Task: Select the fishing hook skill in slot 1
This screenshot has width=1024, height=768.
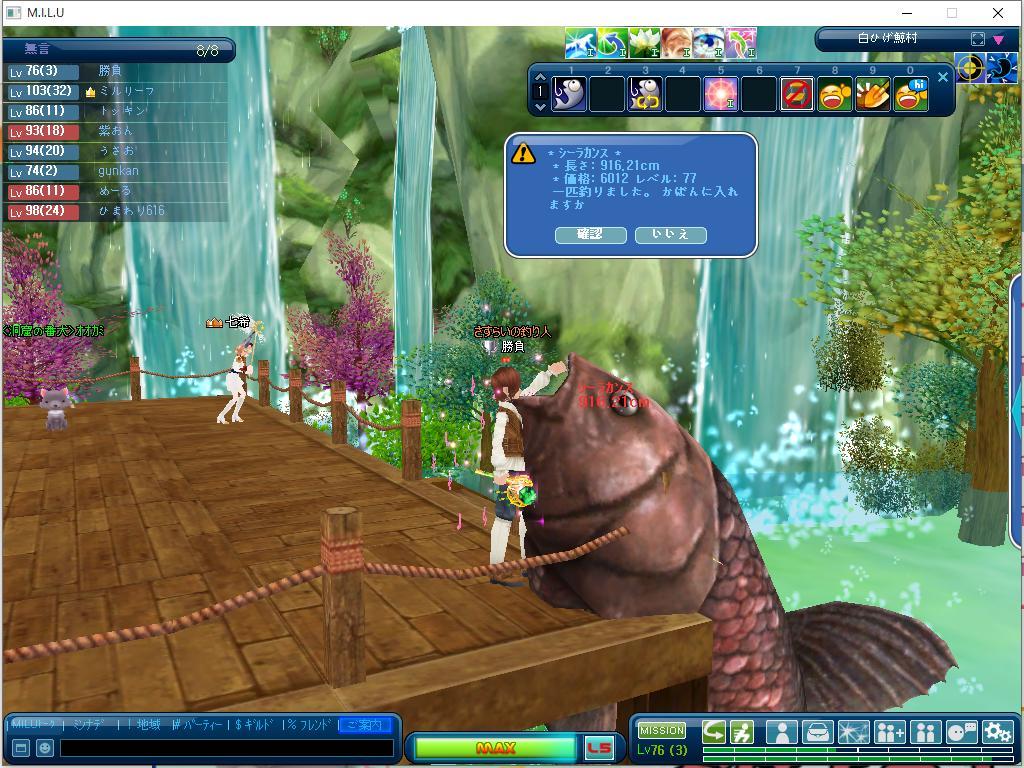Action: click(x=569, y=94)
